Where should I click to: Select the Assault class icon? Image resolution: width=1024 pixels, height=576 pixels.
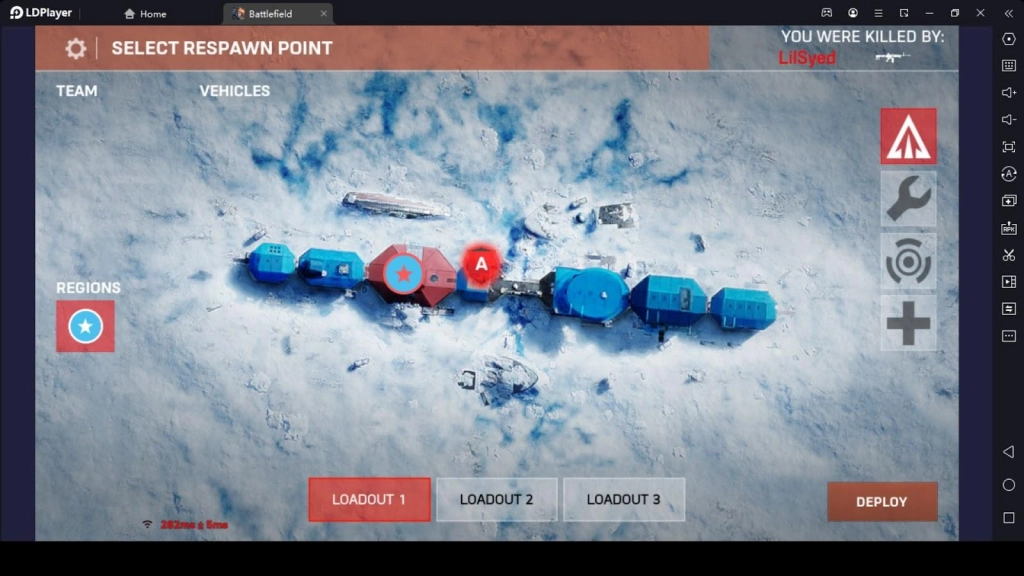pyautogui.click(x=908, y=136)
